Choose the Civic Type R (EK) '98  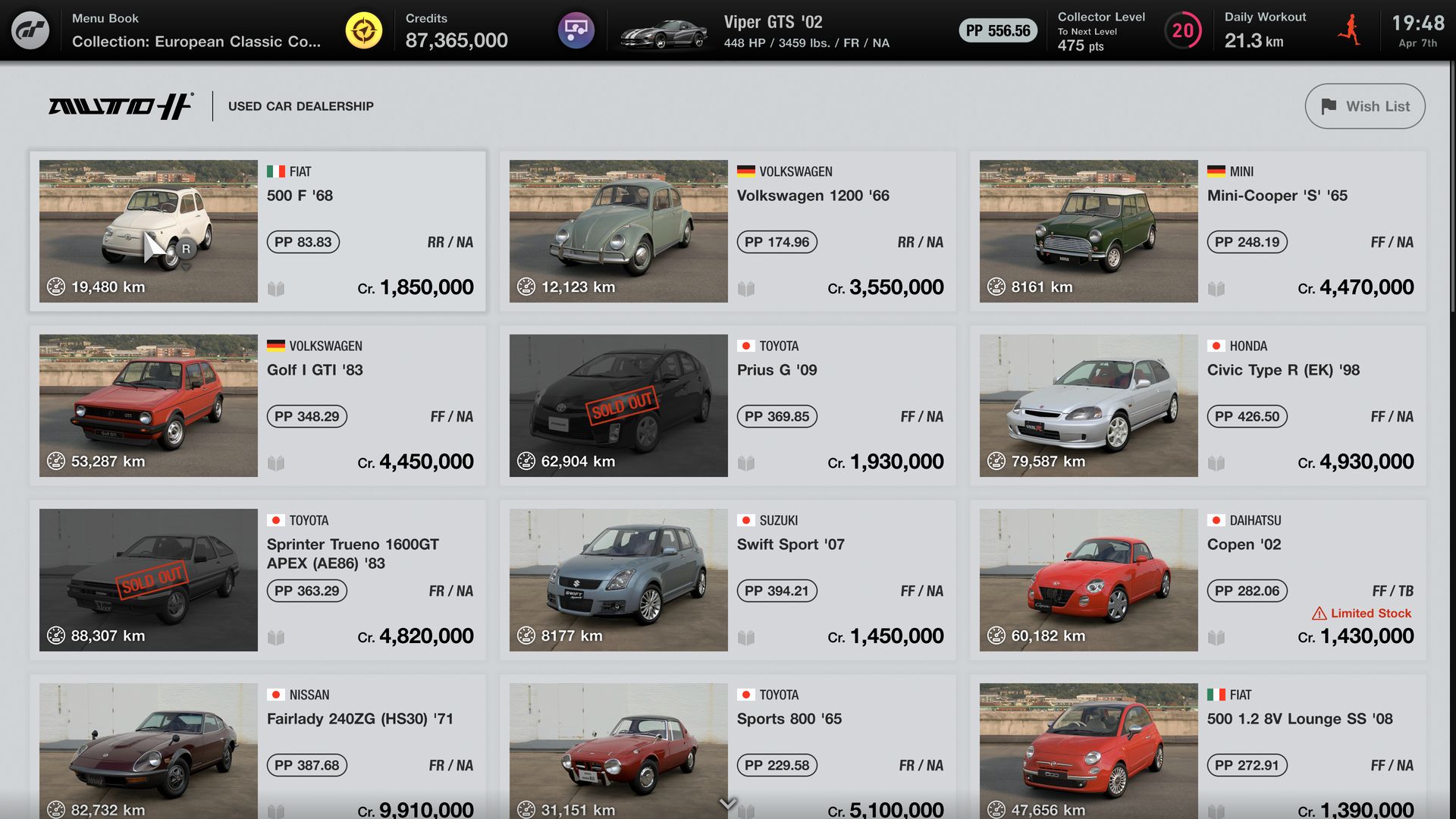pyautogui.click(x=1198, y=405)
